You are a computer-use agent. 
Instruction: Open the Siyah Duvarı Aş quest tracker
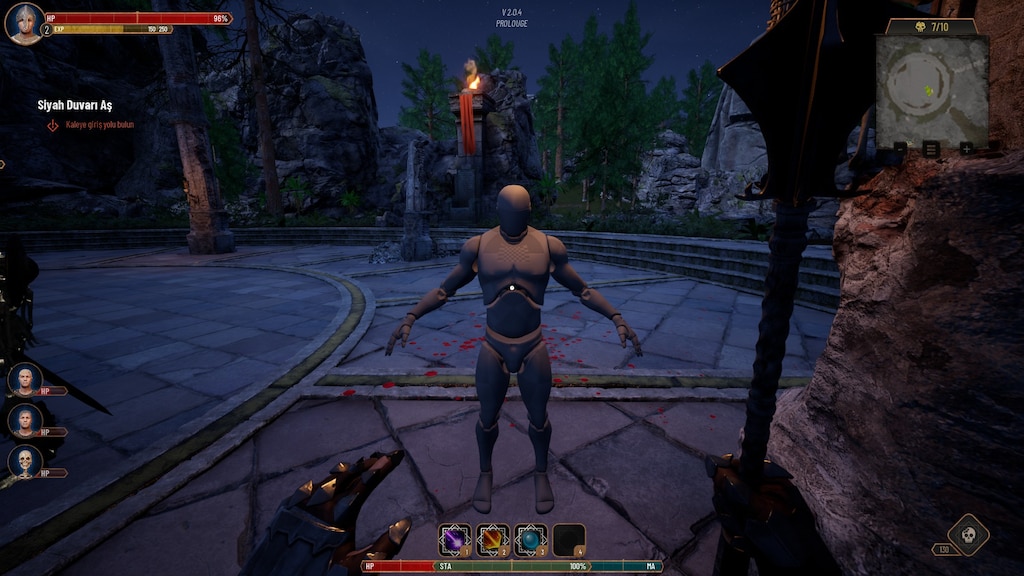coord(75,105)
